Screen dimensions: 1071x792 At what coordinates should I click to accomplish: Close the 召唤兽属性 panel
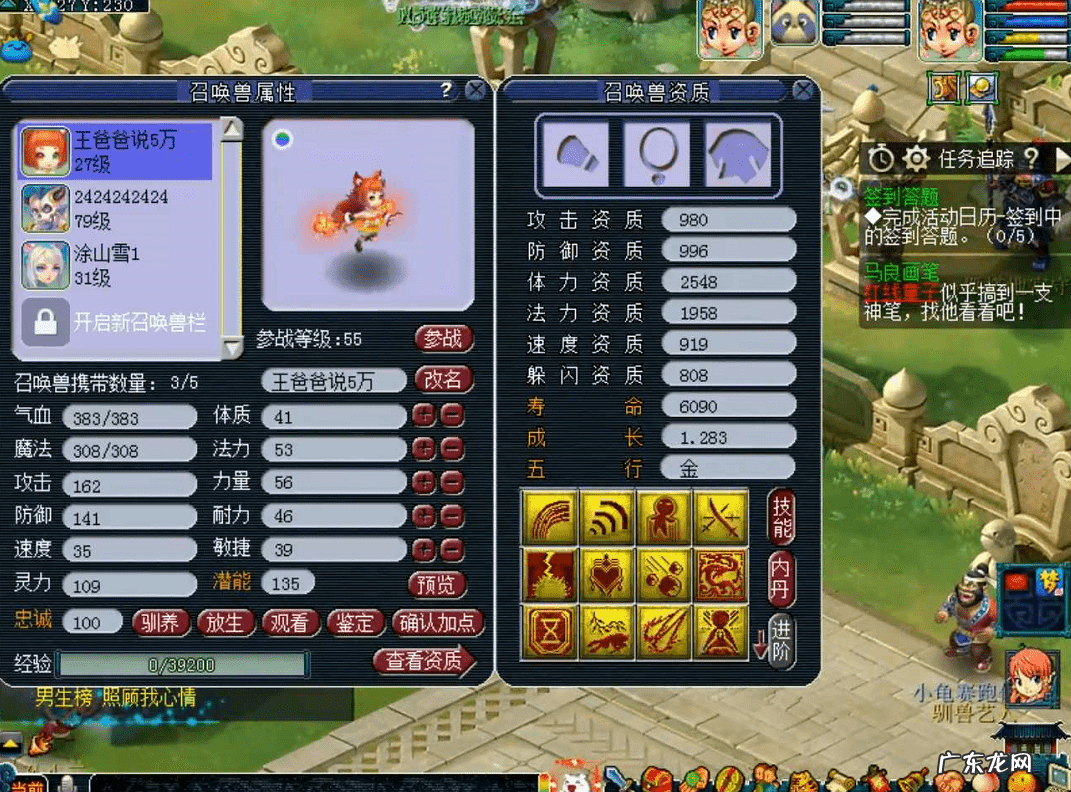point(476,91)
